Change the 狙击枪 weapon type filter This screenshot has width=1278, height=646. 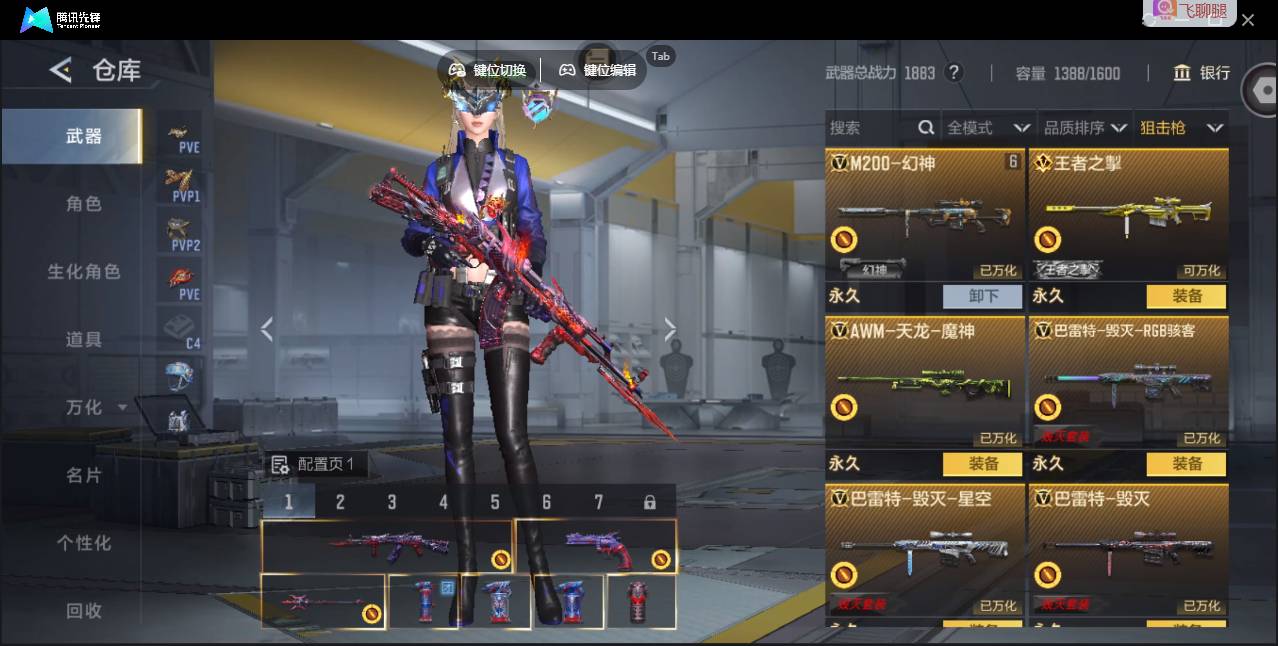[x=1181, y=128]
